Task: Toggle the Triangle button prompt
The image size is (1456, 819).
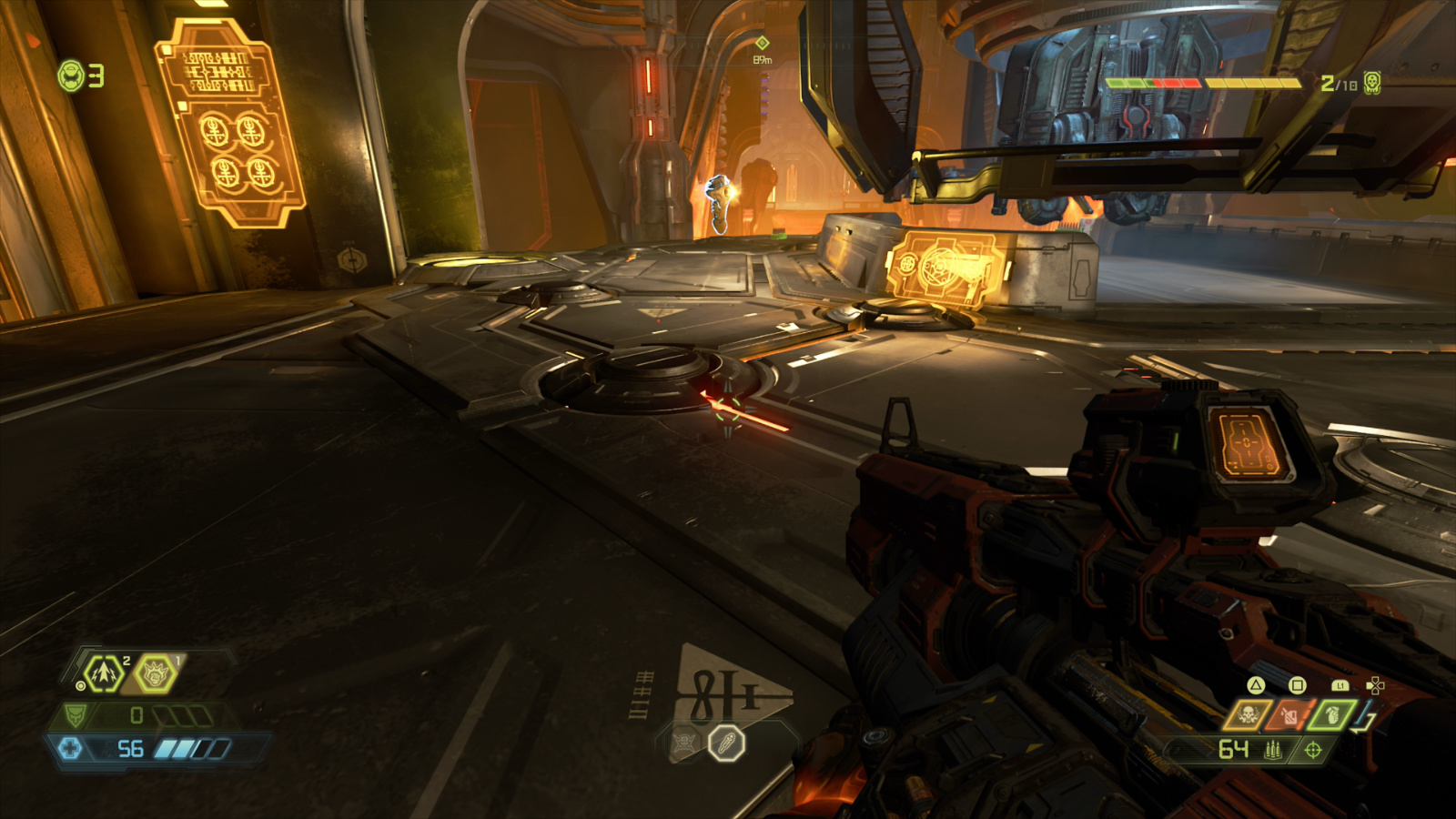Action: tap(1256, 686)
